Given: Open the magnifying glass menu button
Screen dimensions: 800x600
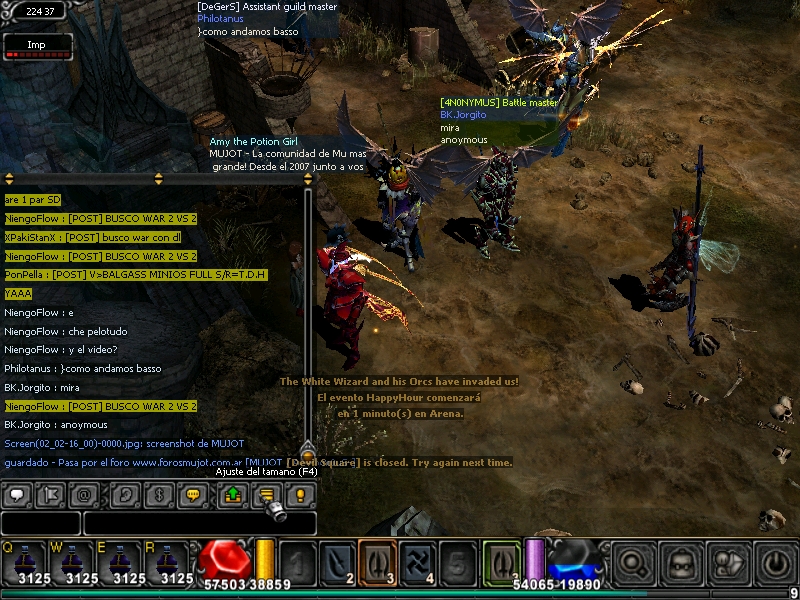Looking at the screenshot, I should point(631,562).
